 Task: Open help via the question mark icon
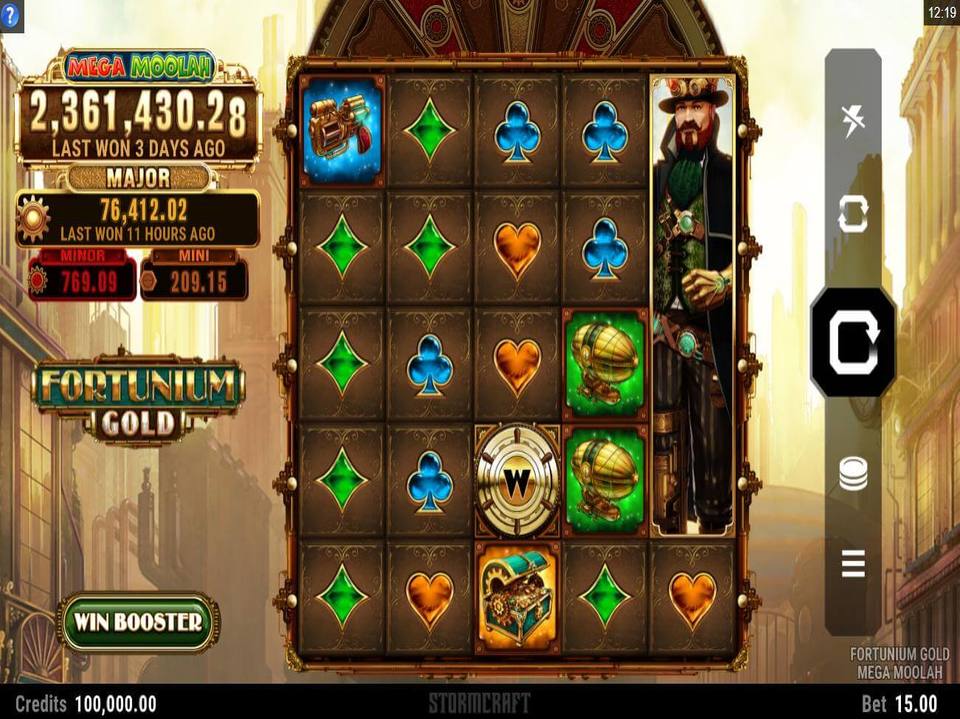click(x=12, y=15)
